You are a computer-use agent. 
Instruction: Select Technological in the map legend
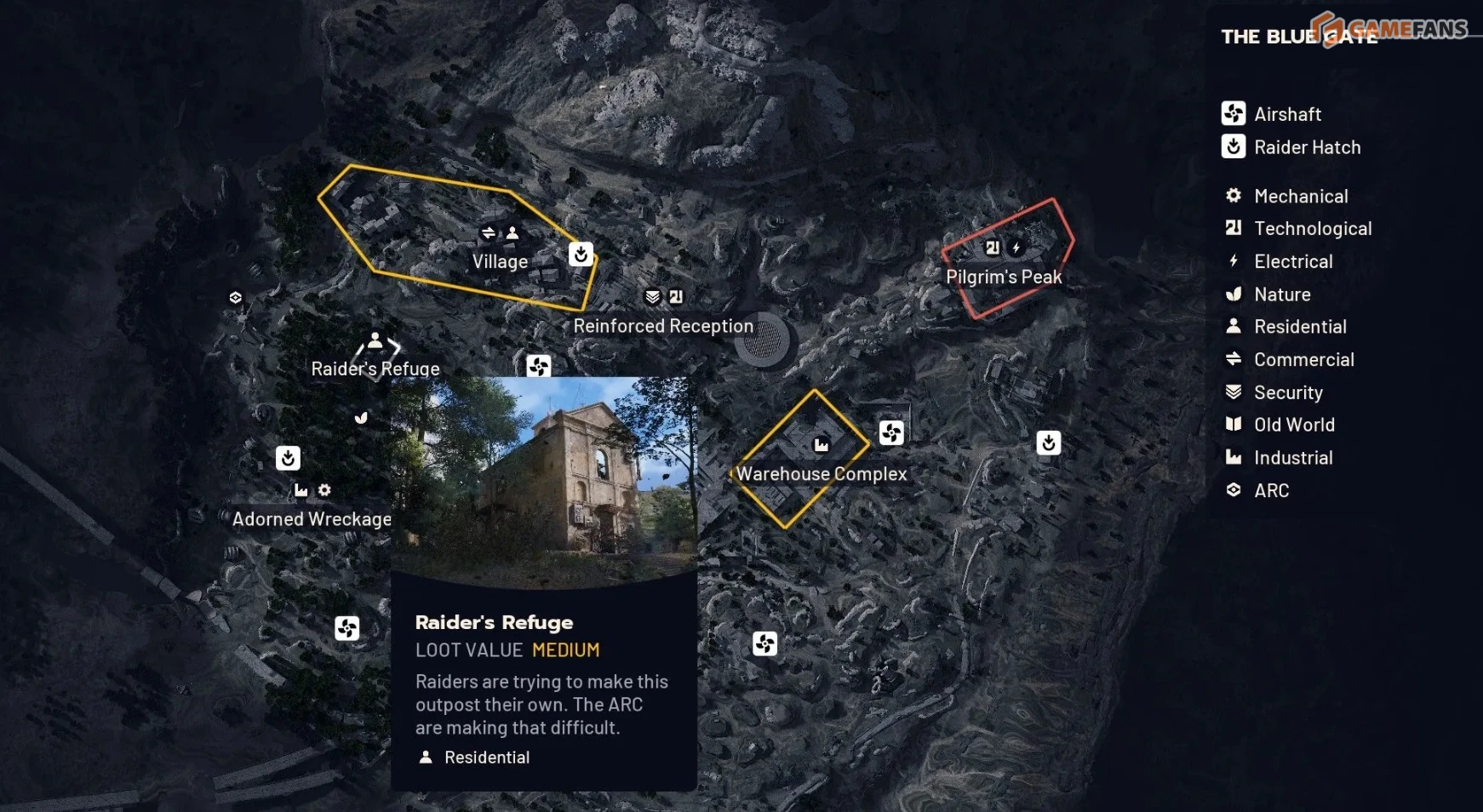pyautogui.click(x=1312, y=229)
